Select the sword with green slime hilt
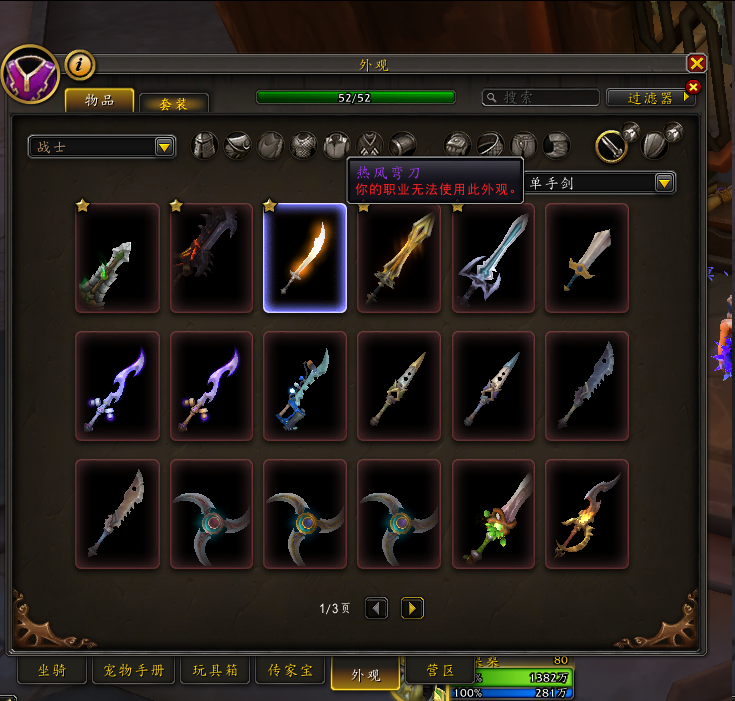 493,513
